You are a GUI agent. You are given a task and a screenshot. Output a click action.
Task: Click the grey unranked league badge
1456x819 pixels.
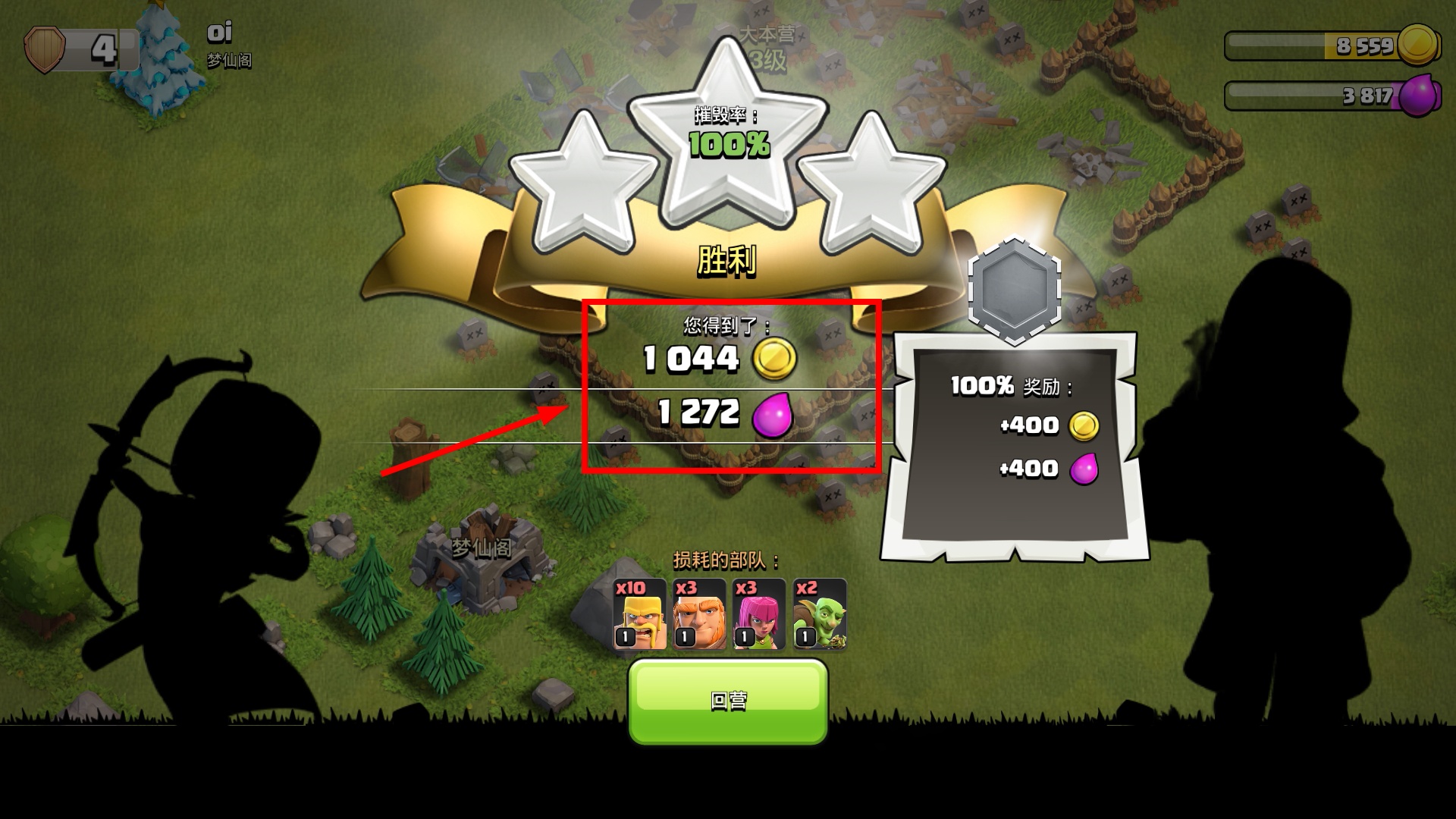1015,290
